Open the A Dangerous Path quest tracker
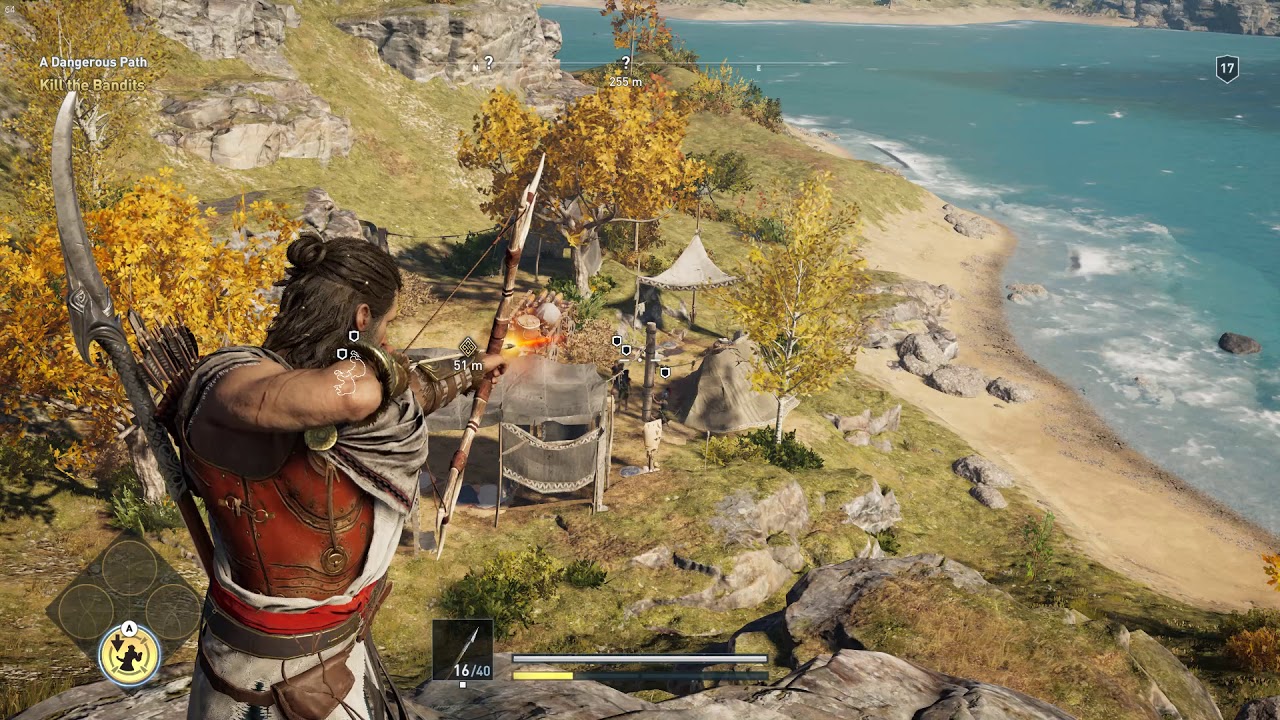 point(93,62)
